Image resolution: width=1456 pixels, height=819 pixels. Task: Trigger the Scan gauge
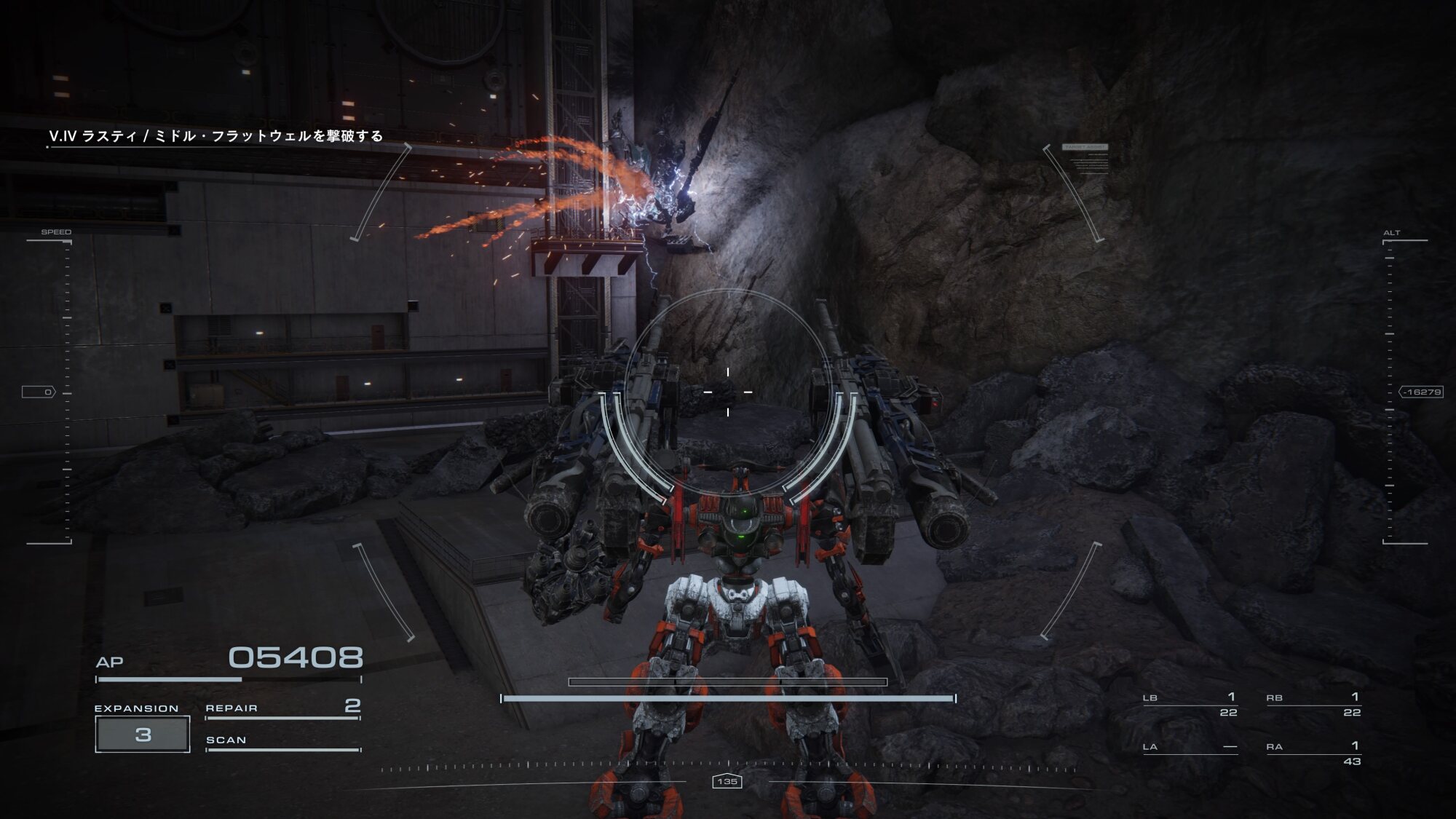click(x=282, y=741)
